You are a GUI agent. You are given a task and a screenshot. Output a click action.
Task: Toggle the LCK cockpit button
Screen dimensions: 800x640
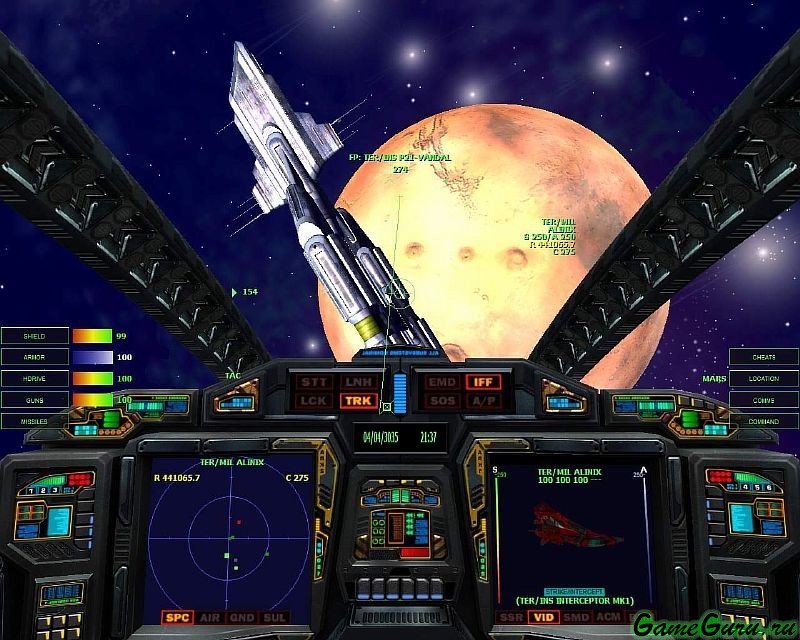pyautogui.click(x=314, y=401)
